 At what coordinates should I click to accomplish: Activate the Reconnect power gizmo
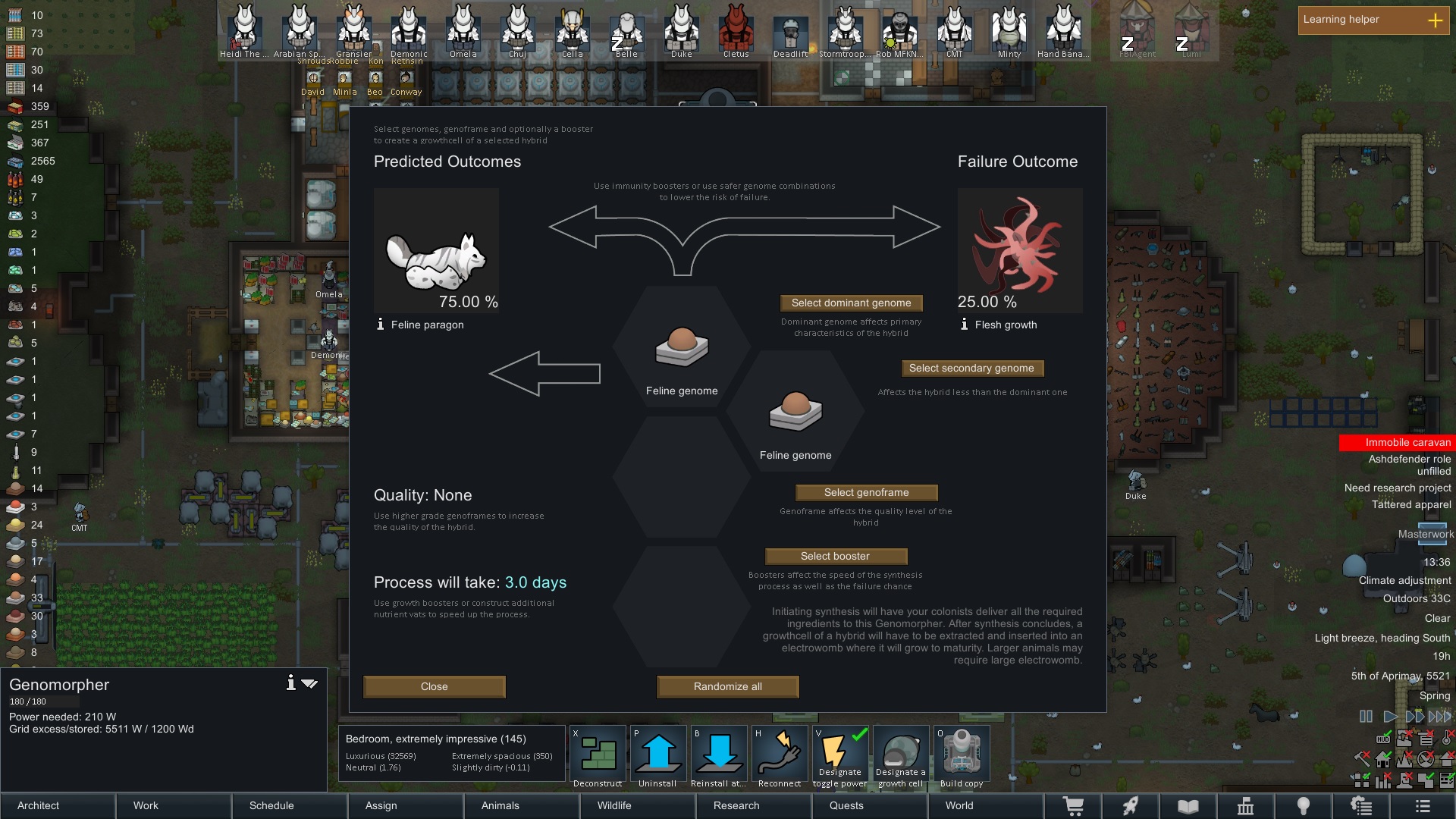pos(780,752)
